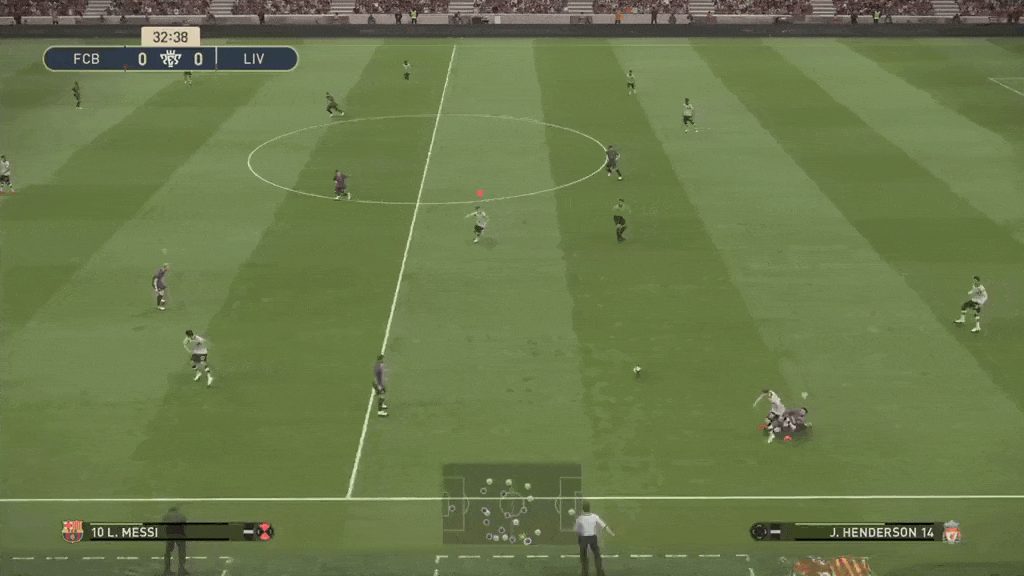
Task: Click the pitch radar minimap
Action: click(512, 503)
